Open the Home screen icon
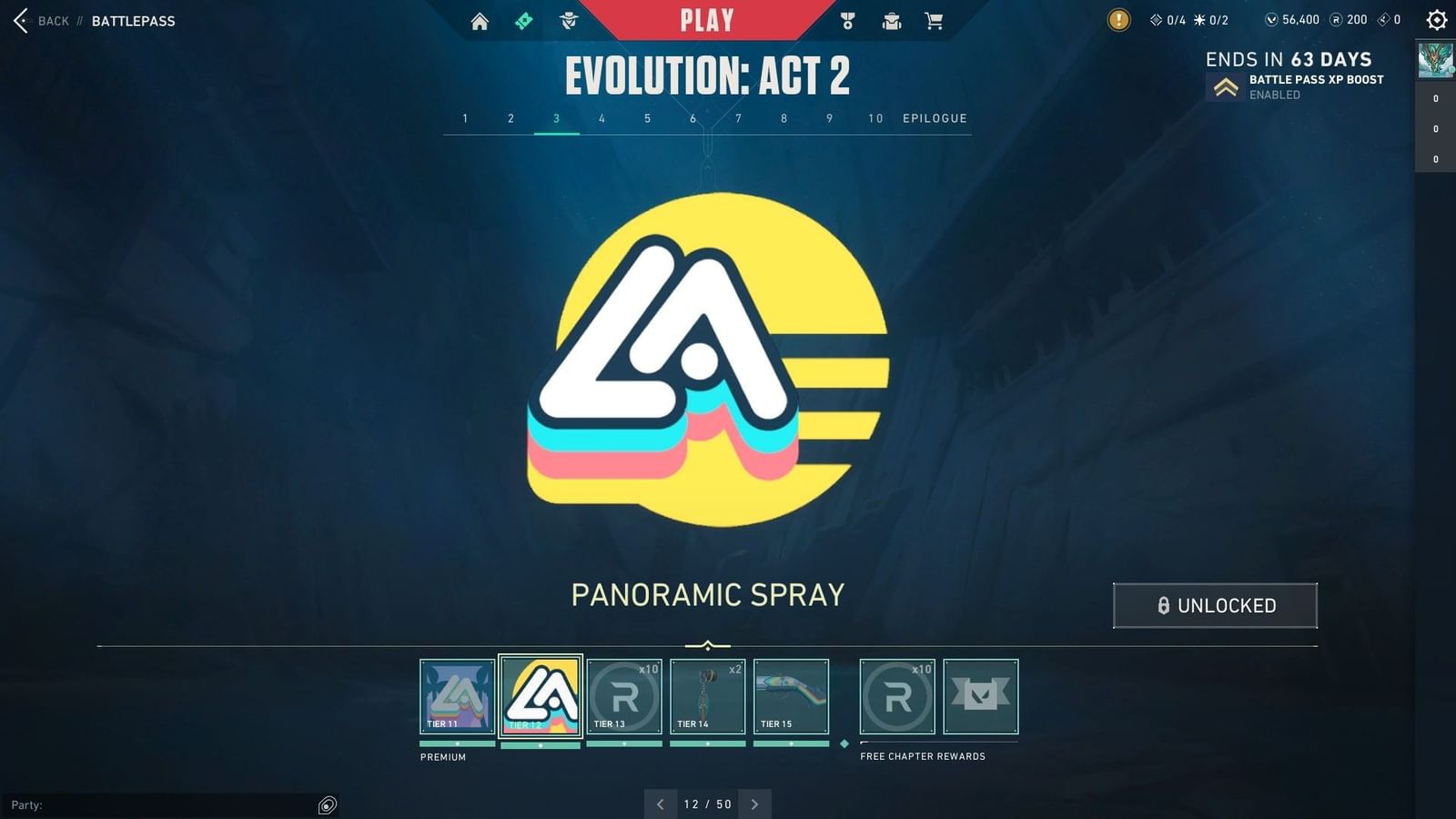Image resolution: width=1456 pixels, height=819 pixels. (x=480, y=20)
